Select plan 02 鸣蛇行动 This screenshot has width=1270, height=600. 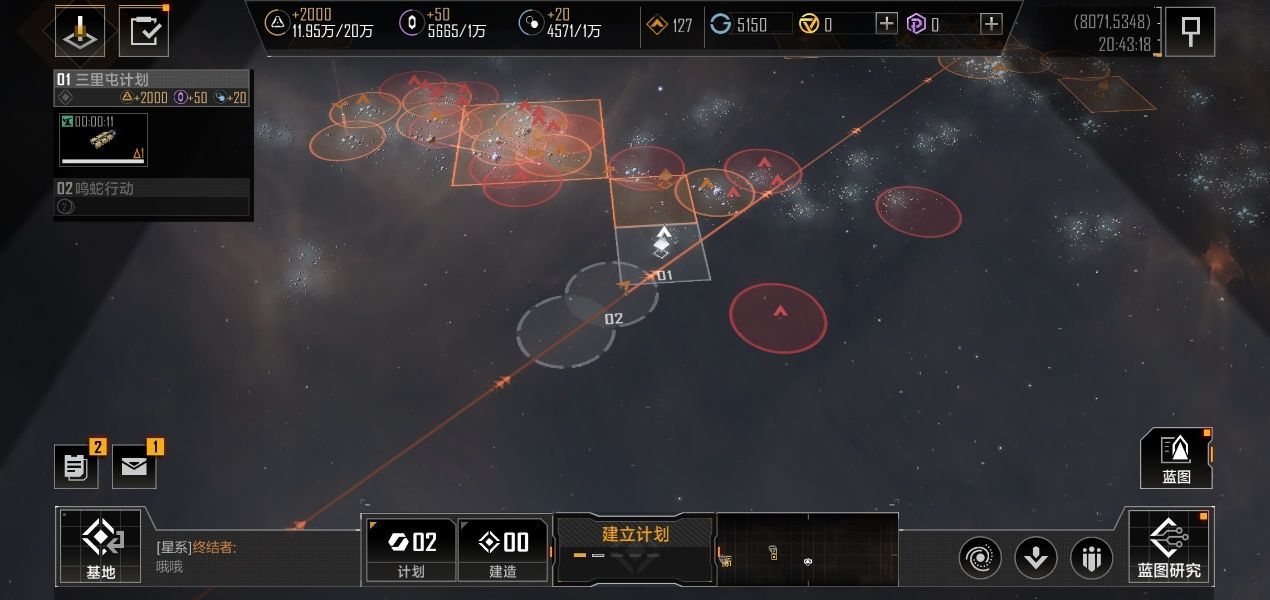tap(152, 188)
